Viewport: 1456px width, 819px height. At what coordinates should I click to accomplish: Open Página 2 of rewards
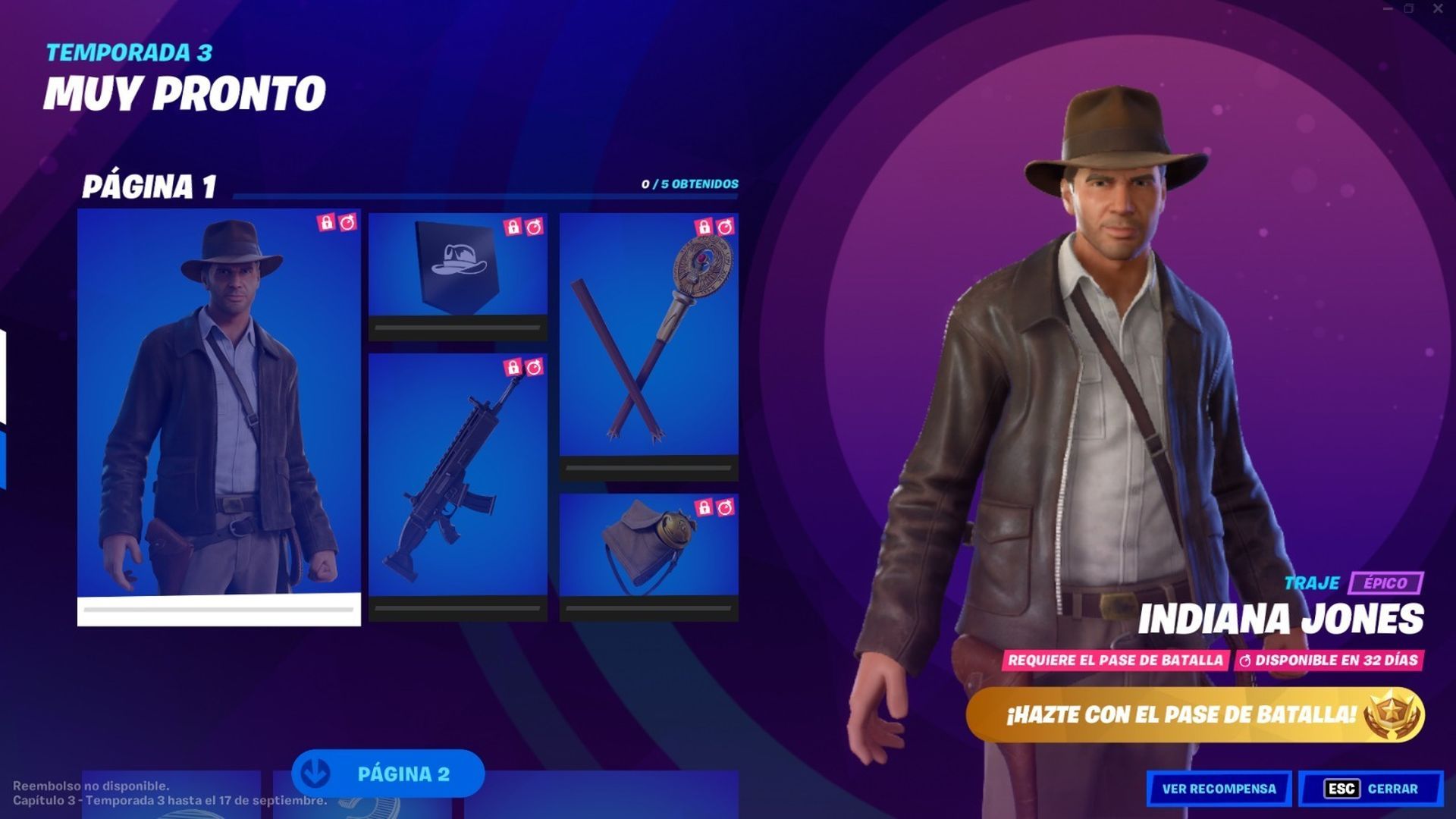pyautogui.click(x=406, y=775)
